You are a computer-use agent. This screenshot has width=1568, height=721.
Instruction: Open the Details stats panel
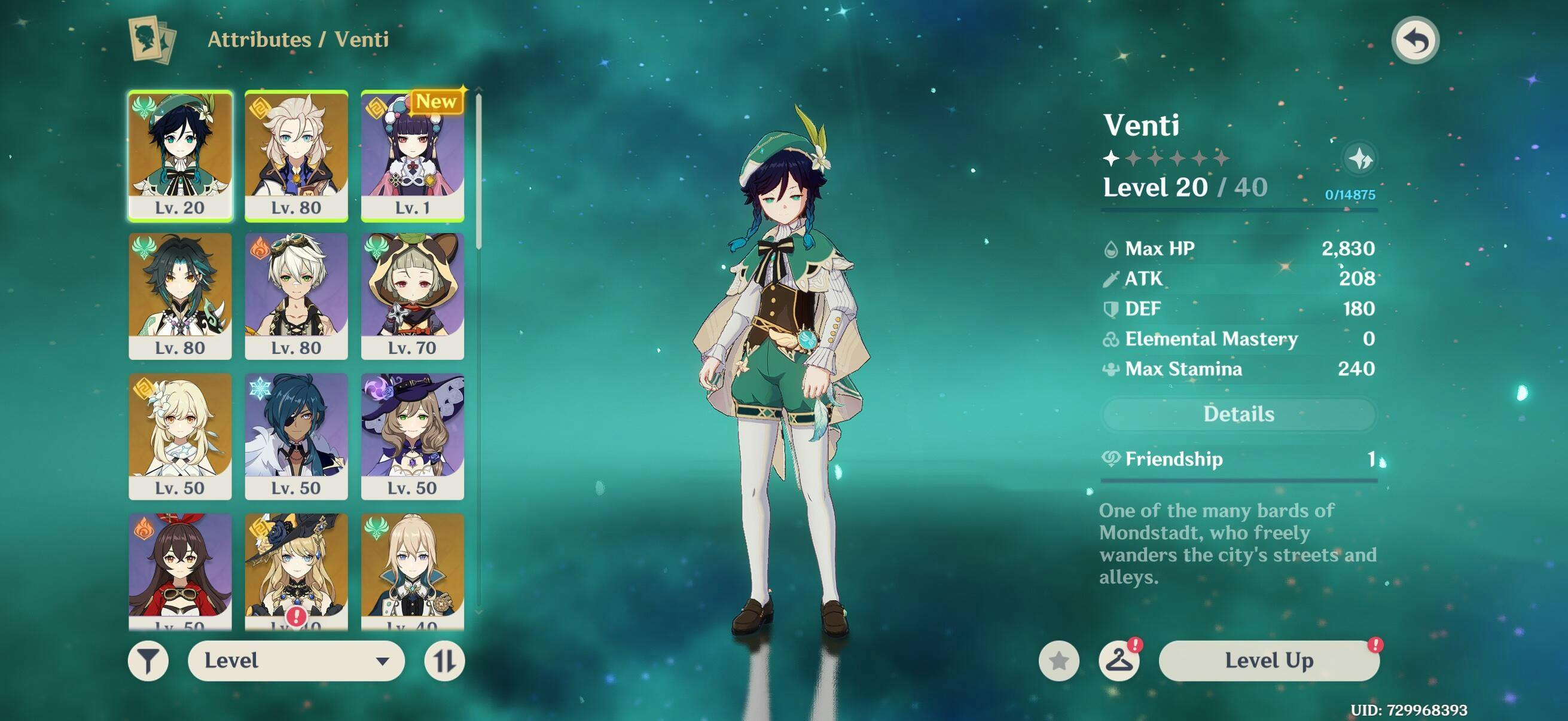pyautogui.click(x=1238, y=414)
